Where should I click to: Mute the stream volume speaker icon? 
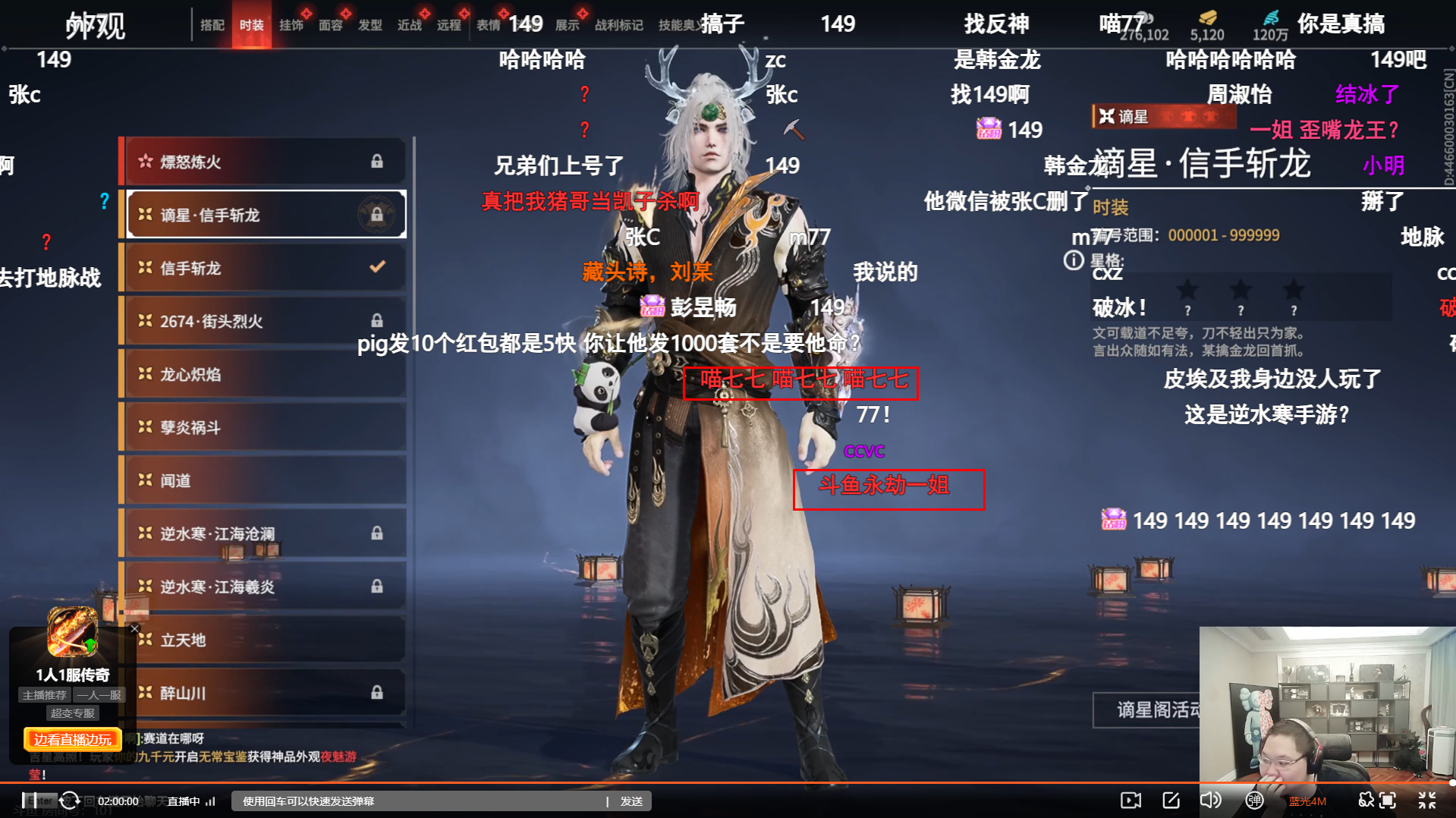pos(1209,800)
